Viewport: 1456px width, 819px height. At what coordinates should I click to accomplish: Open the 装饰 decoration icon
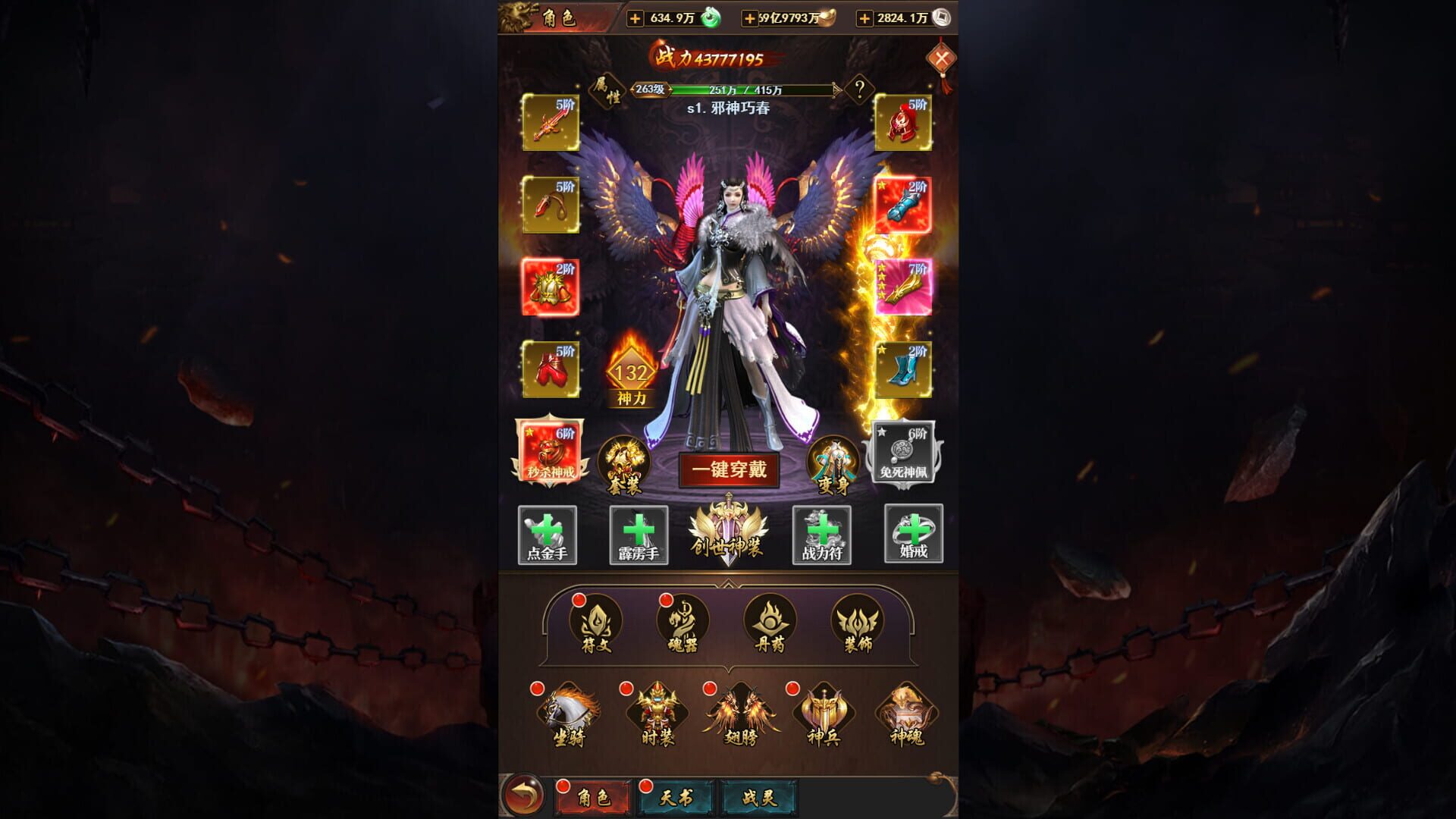855,623
